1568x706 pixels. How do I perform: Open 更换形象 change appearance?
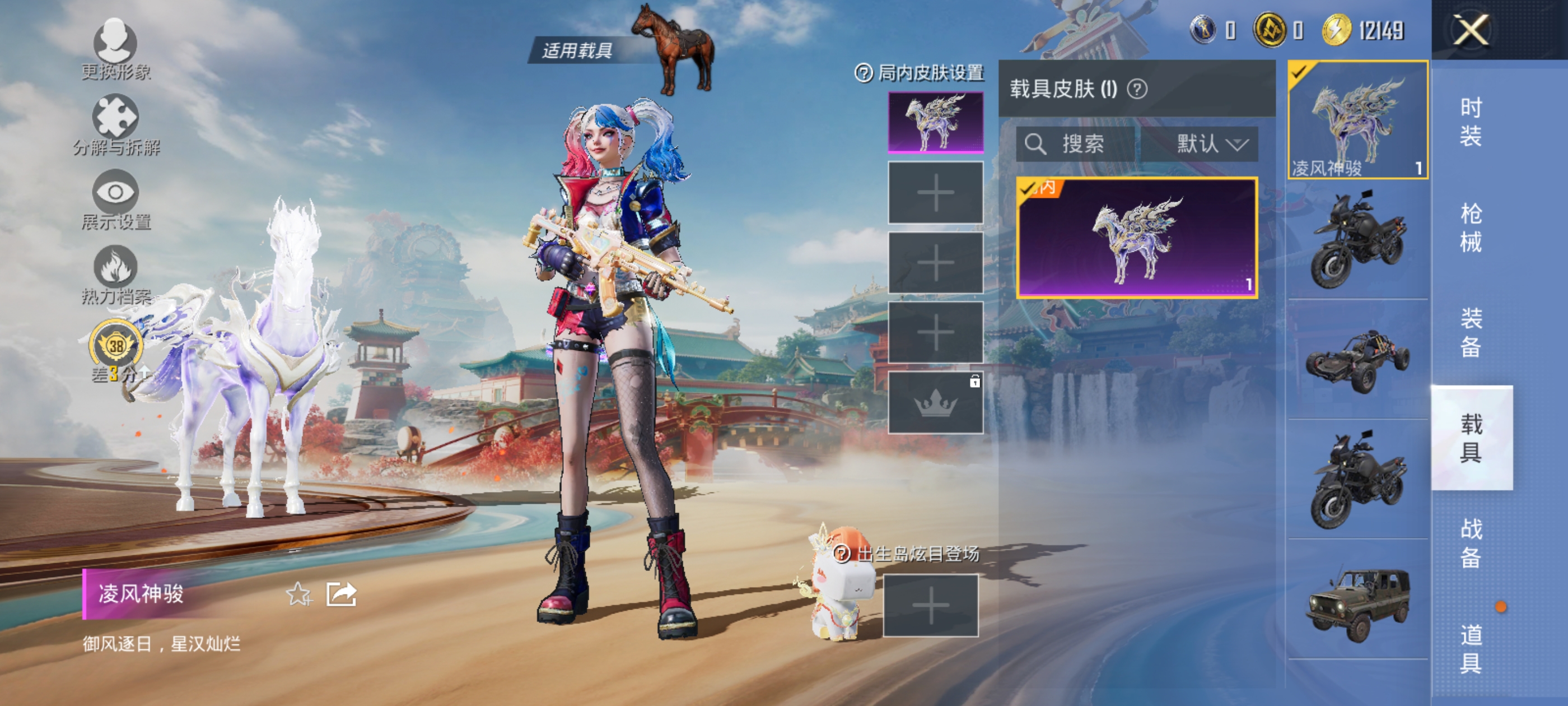pyautogui.click(x=115, y=49)
